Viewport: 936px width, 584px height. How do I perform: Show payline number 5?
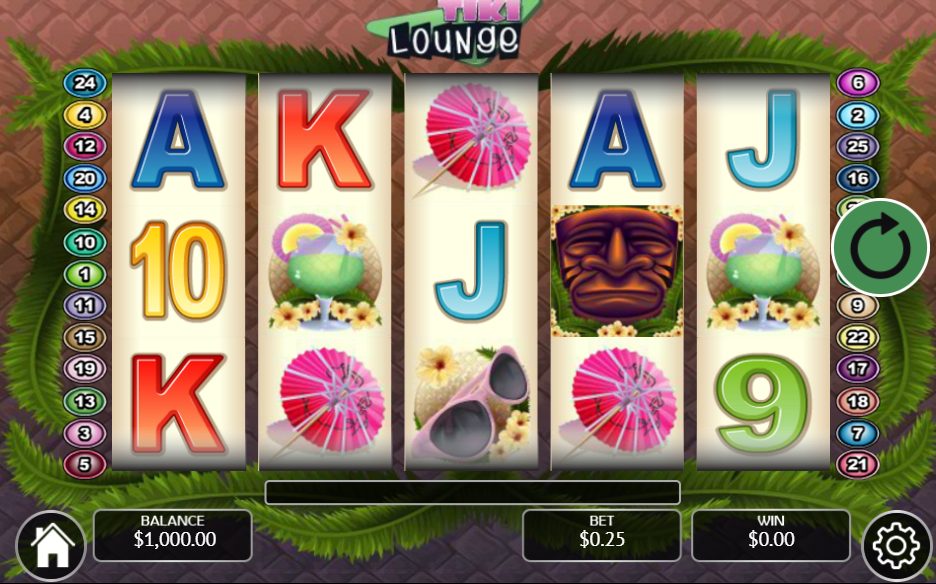point(84,464)
